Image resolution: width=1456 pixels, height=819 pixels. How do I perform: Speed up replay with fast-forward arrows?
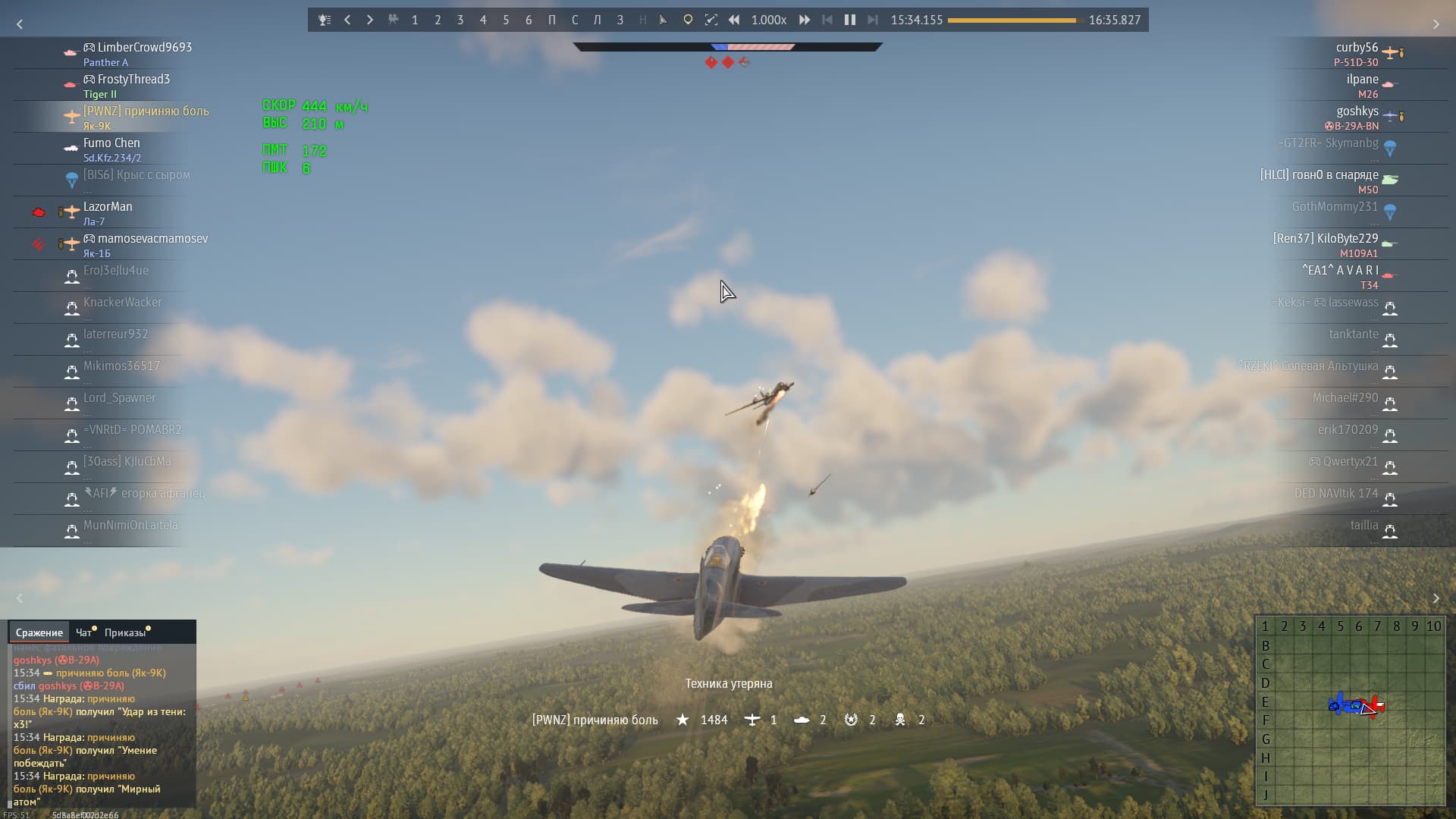point(805,20)
